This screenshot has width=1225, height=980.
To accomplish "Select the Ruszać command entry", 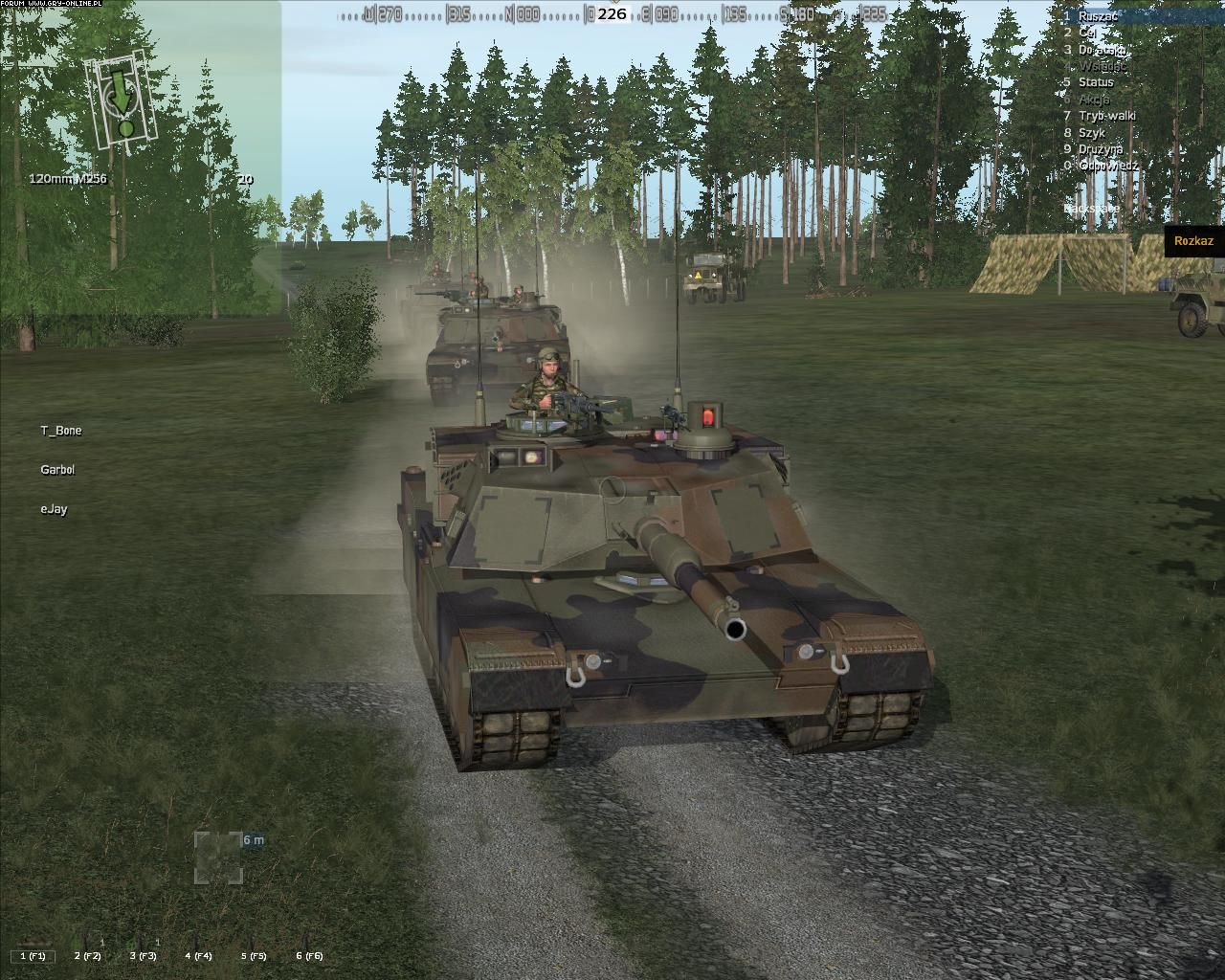I will coord(1097,16).
